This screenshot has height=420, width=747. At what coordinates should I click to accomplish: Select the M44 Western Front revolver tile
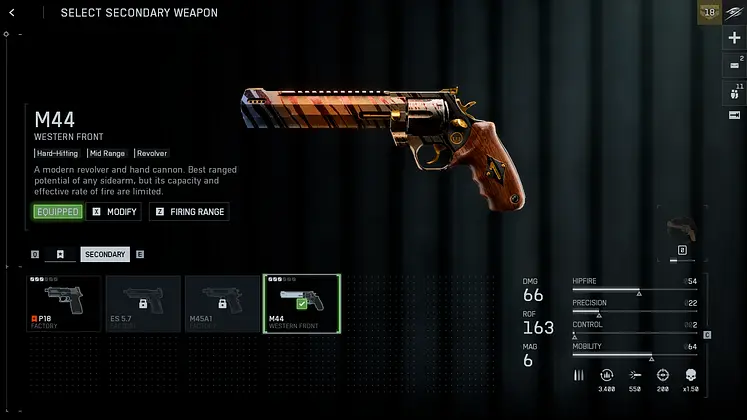point(301,304)
